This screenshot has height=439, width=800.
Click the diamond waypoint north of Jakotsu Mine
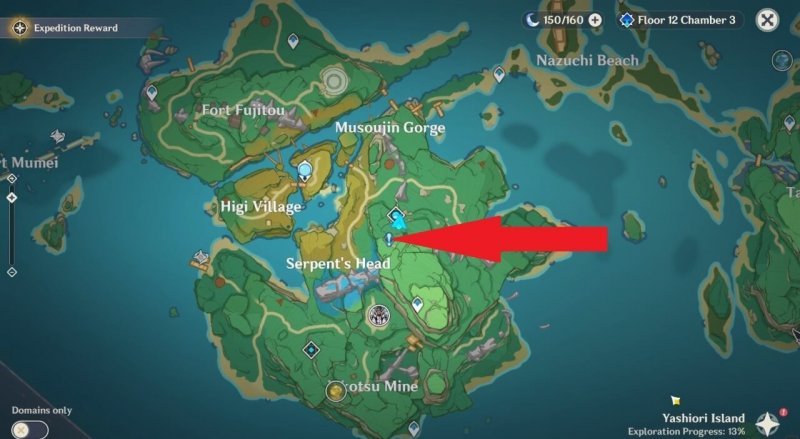click(312, 349)
